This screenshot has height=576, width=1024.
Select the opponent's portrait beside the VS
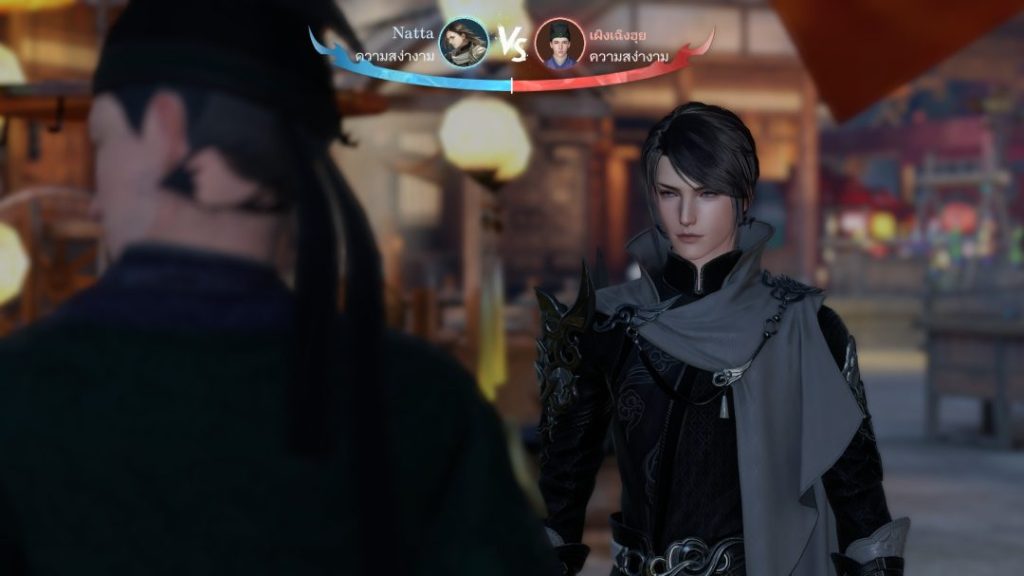coord(560,43)
